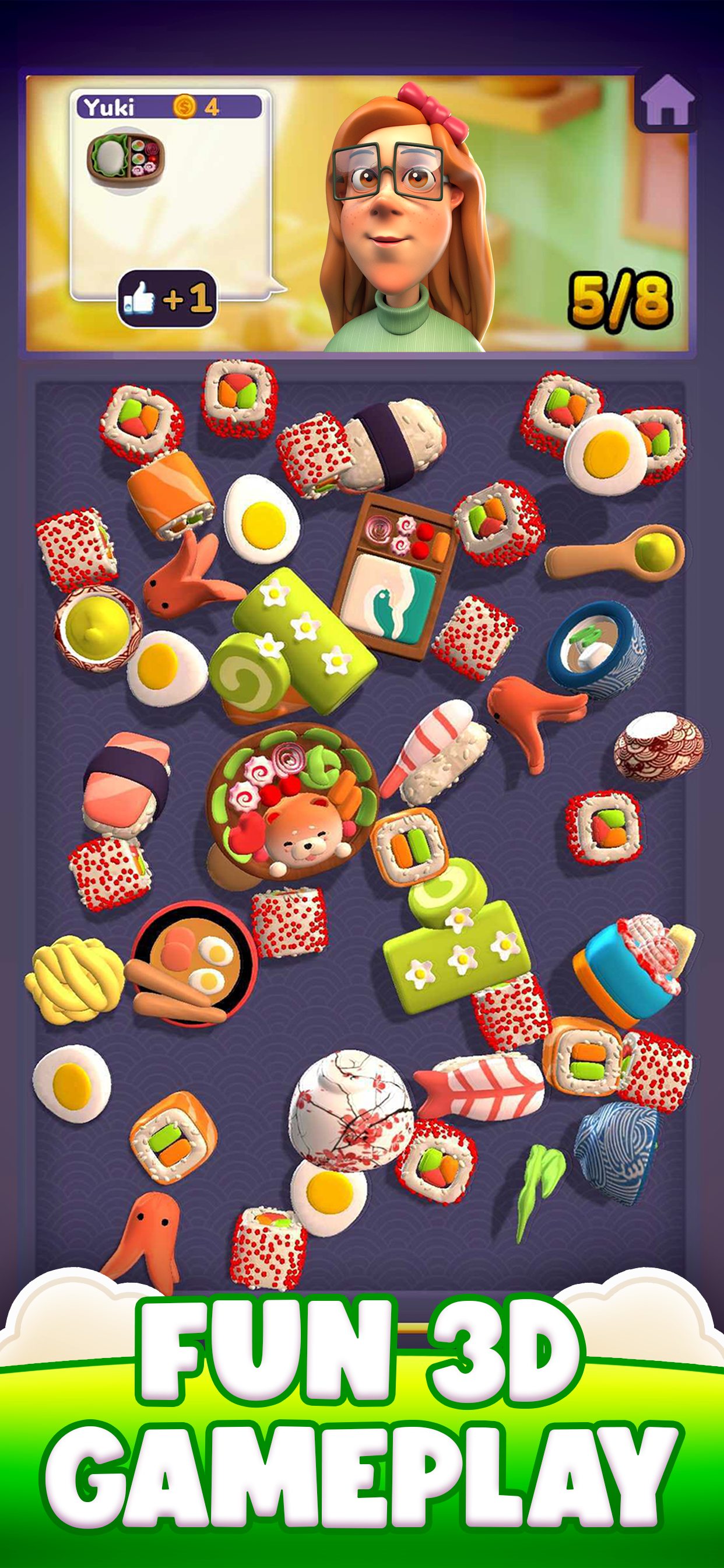Screen dimensions: 724x1568
Task: Choose the upside-down blue wave-pattern bowl
Action: click(x=616, y=1153)
